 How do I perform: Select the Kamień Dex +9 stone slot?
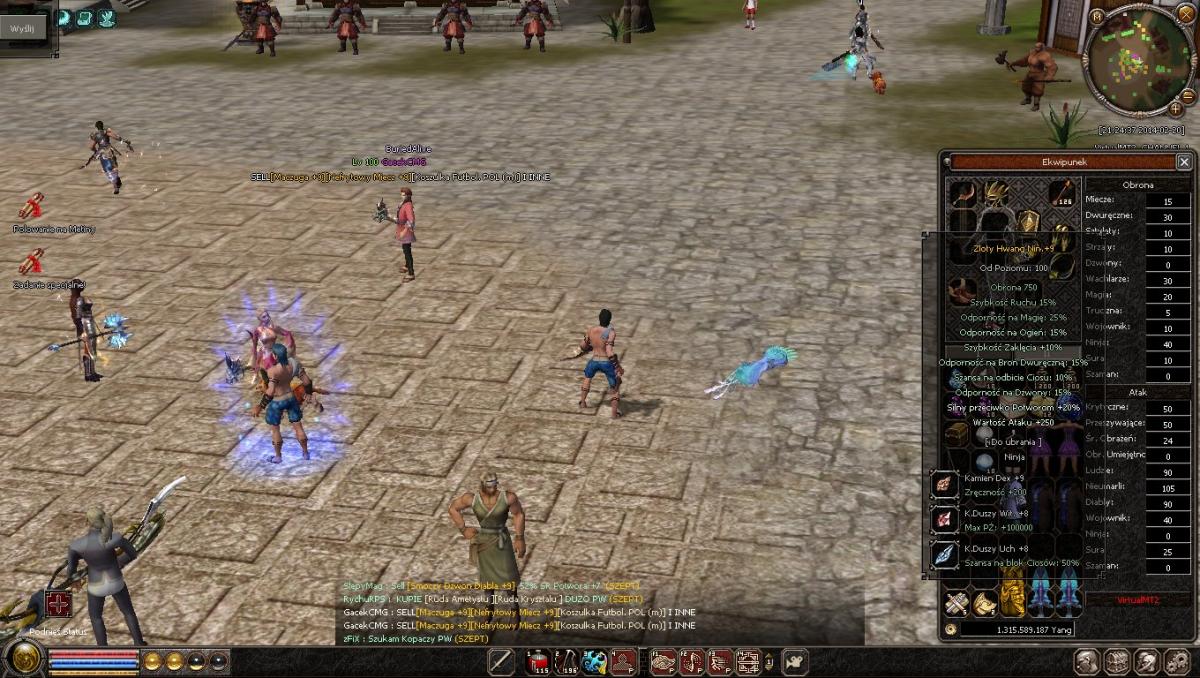click(x=945, y=484)
